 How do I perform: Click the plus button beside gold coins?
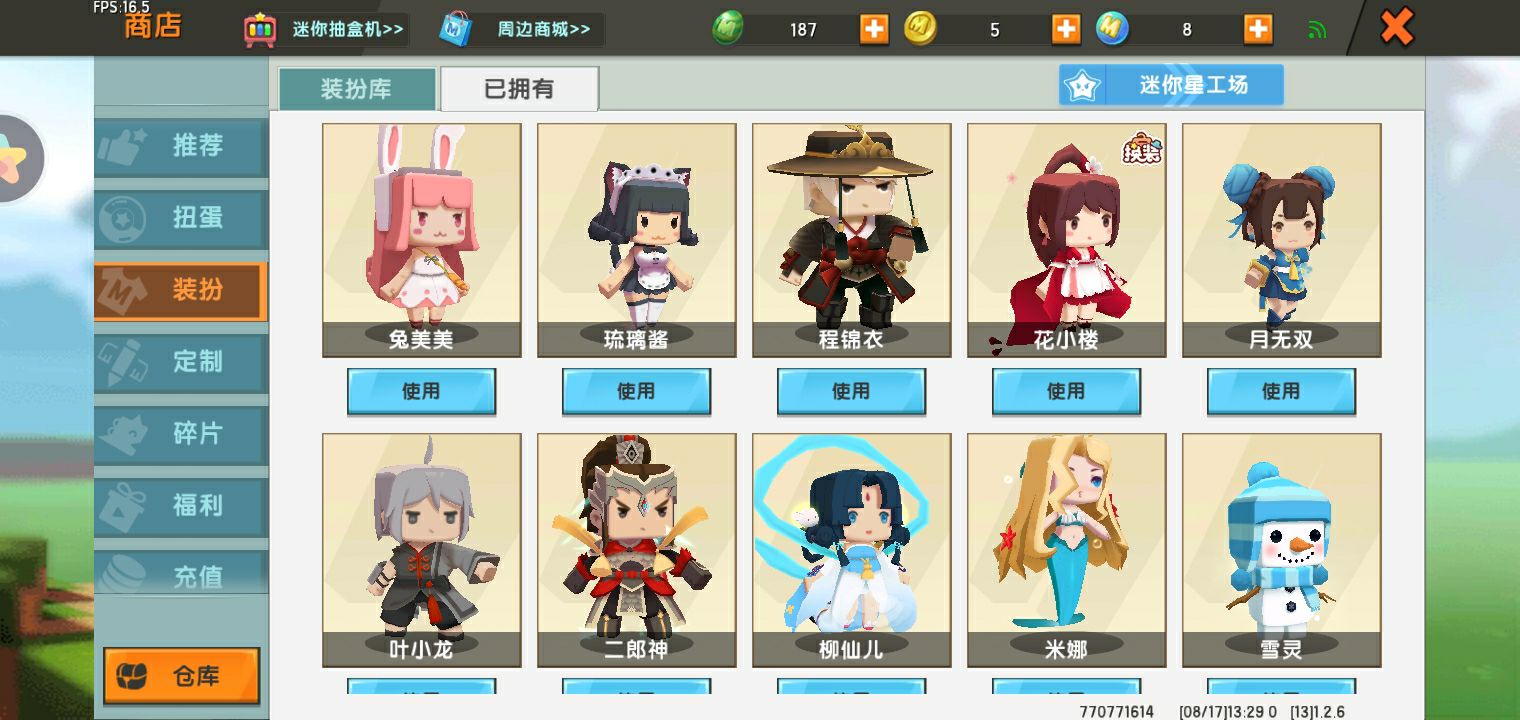[1066, 28]
